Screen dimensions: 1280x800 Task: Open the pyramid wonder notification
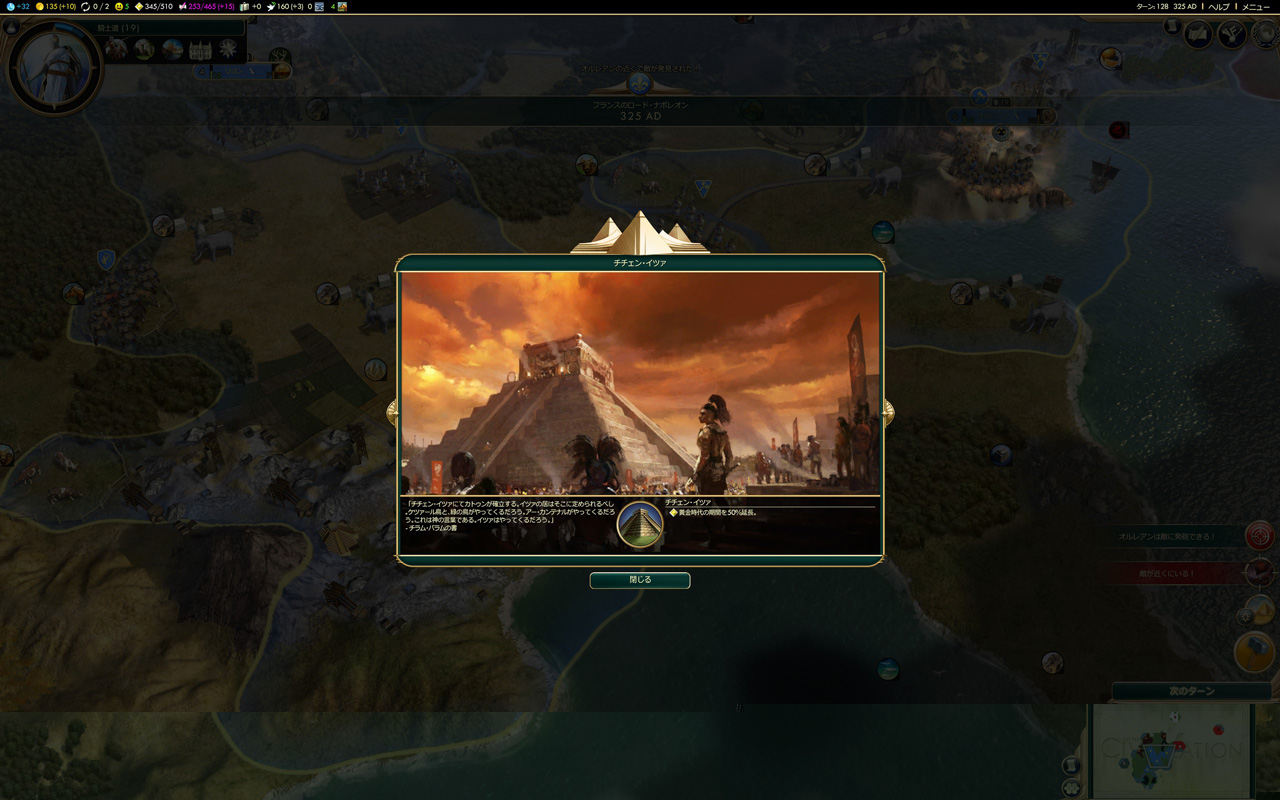(x=1254, y=610)
